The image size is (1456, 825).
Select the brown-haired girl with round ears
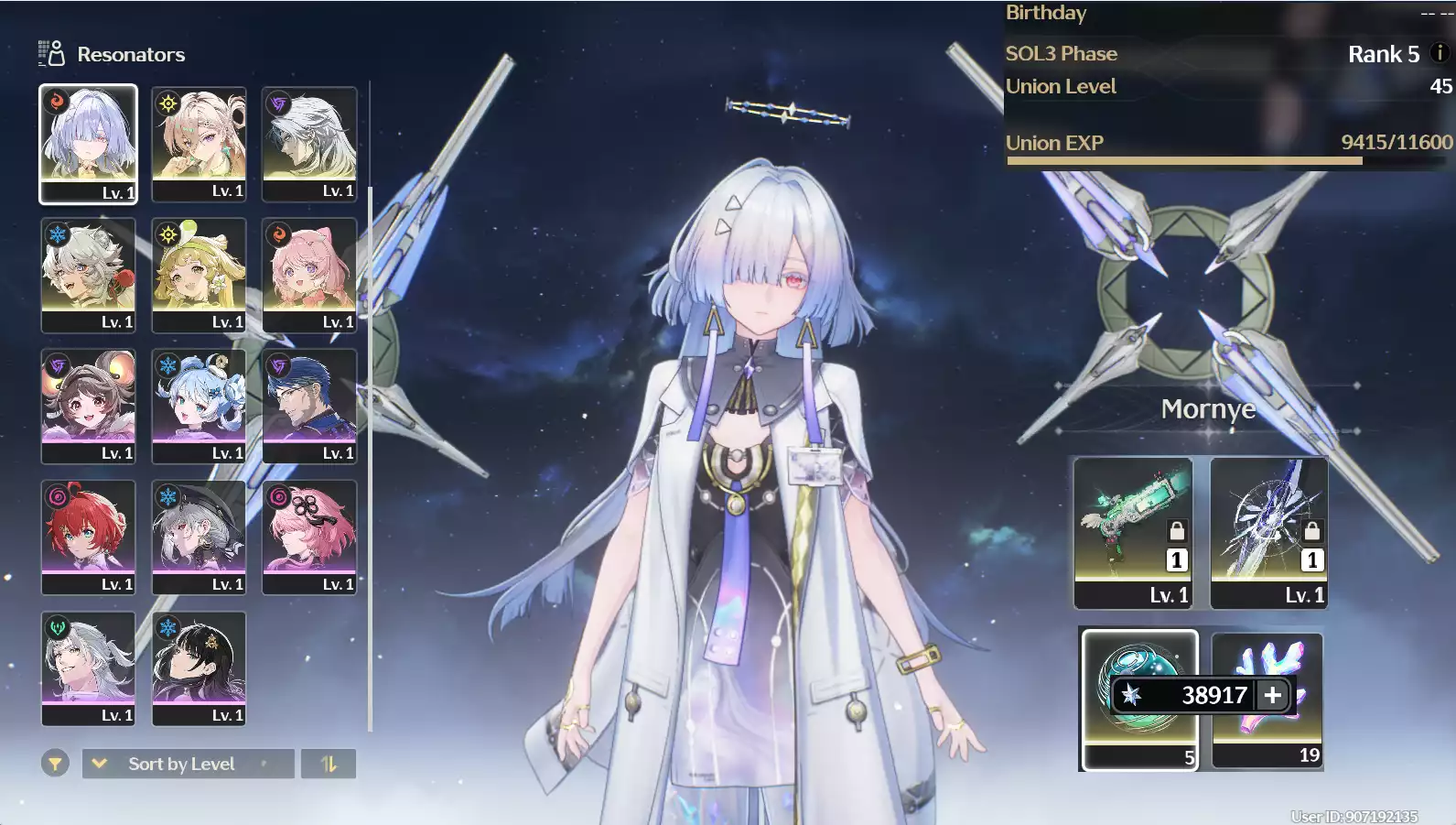[88, 405]
